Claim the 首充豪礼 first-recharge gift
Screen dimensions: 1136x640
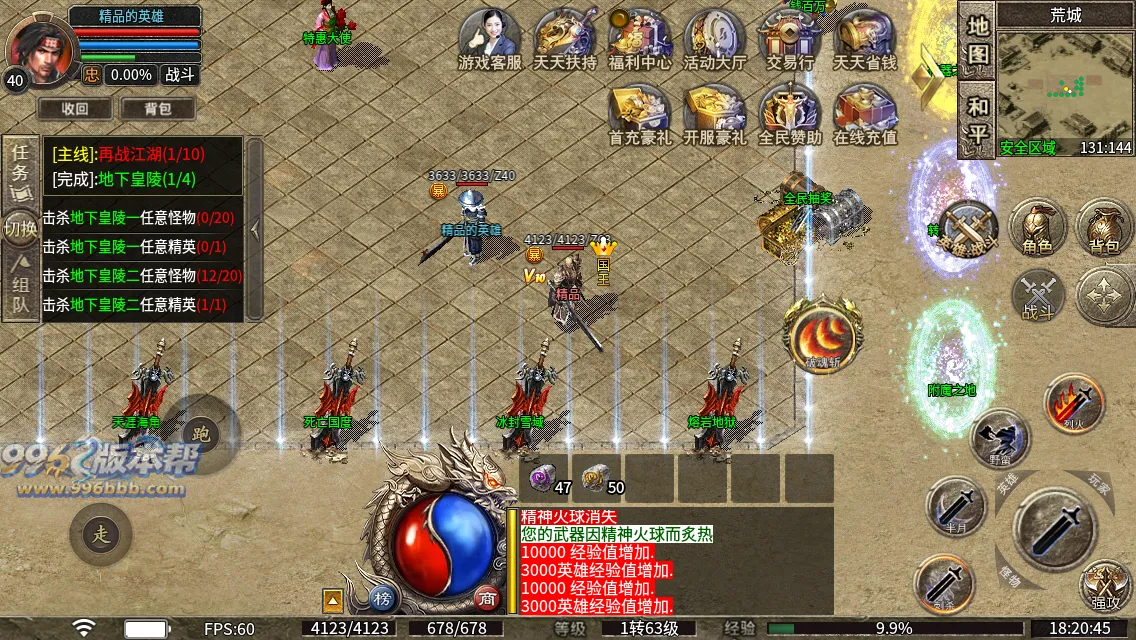(x=640, y=113)
